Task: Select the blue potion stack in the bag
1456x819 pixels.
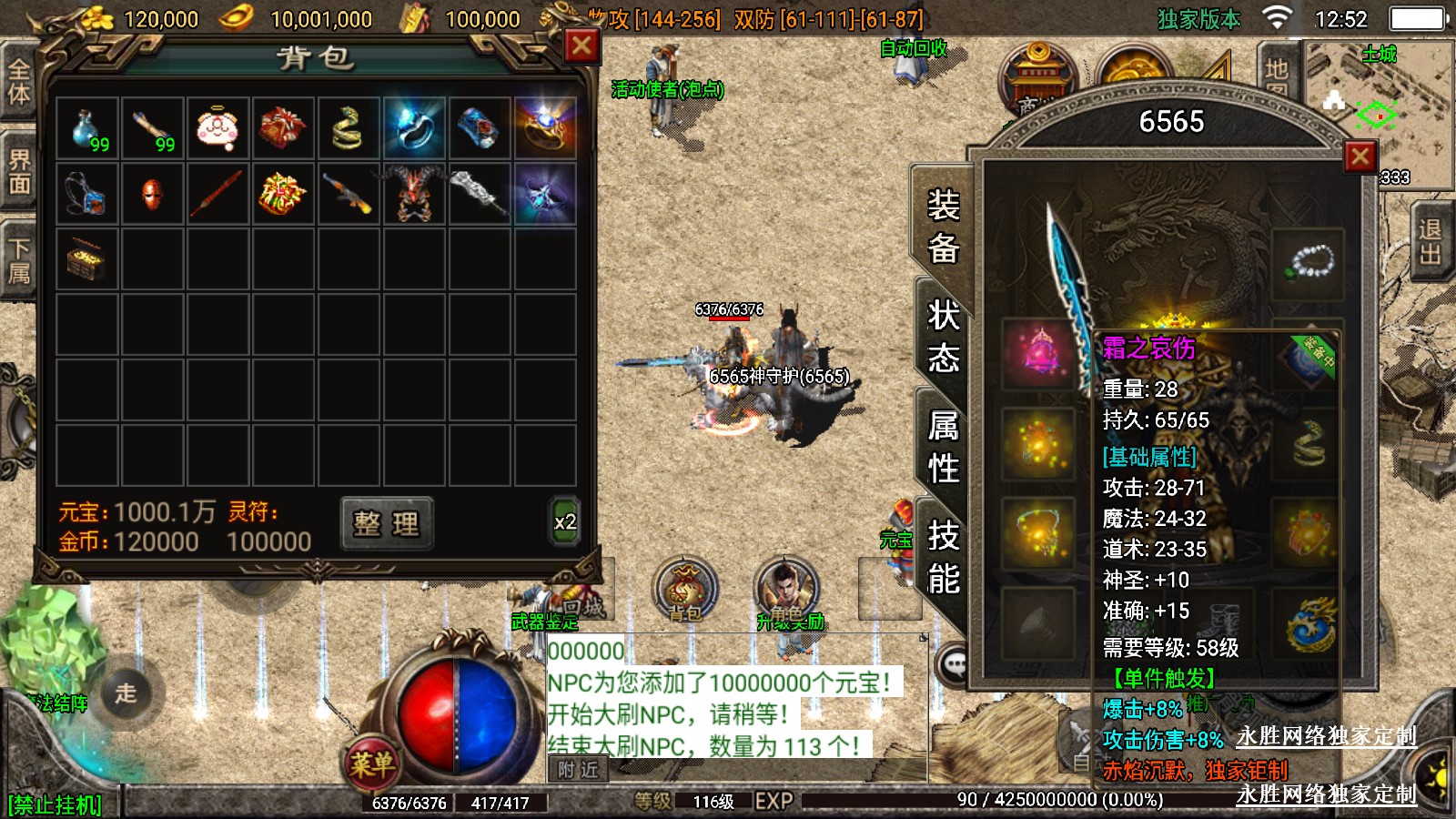Action: pyautogui.click(x=87, y=129)
